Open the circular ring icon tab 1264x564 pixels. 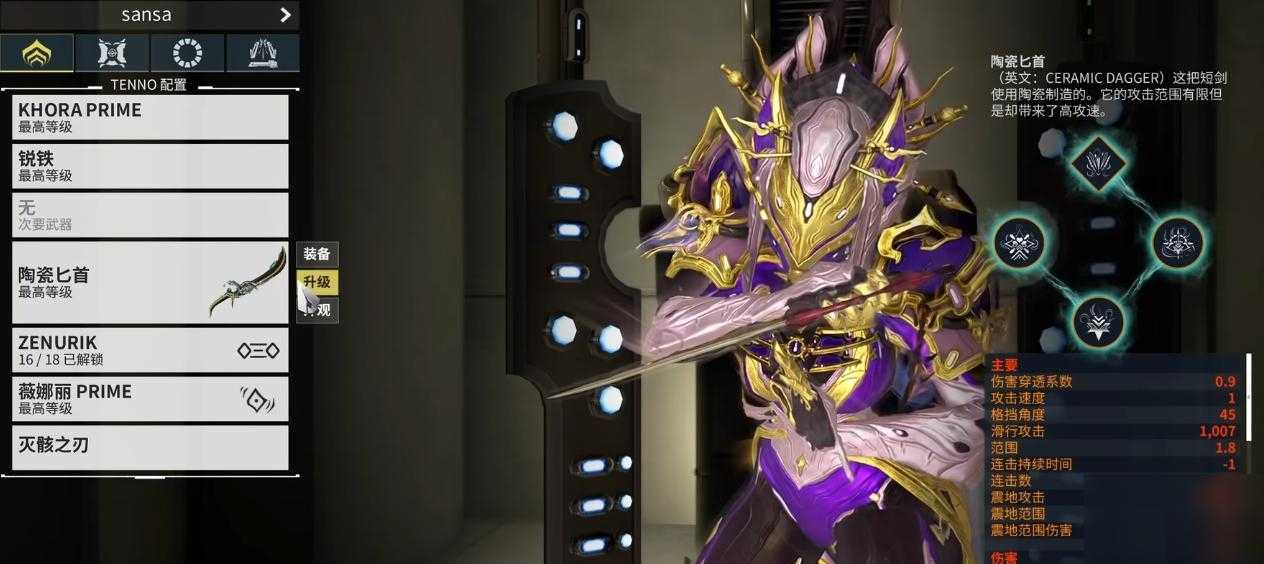[x=187, y=52]
